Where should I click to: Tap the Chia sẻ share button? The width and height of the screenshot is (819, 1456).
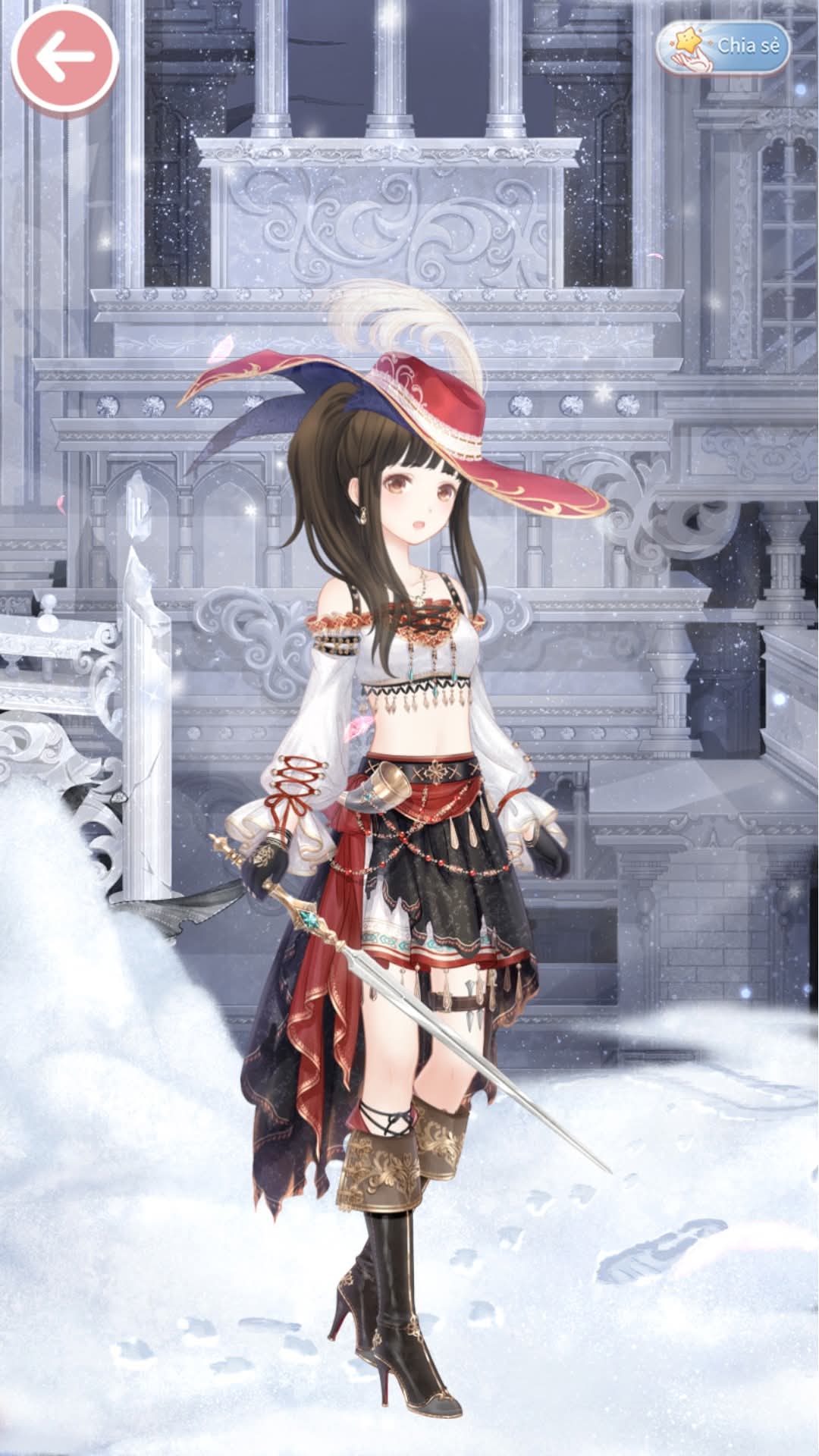(x=723, y=47)
